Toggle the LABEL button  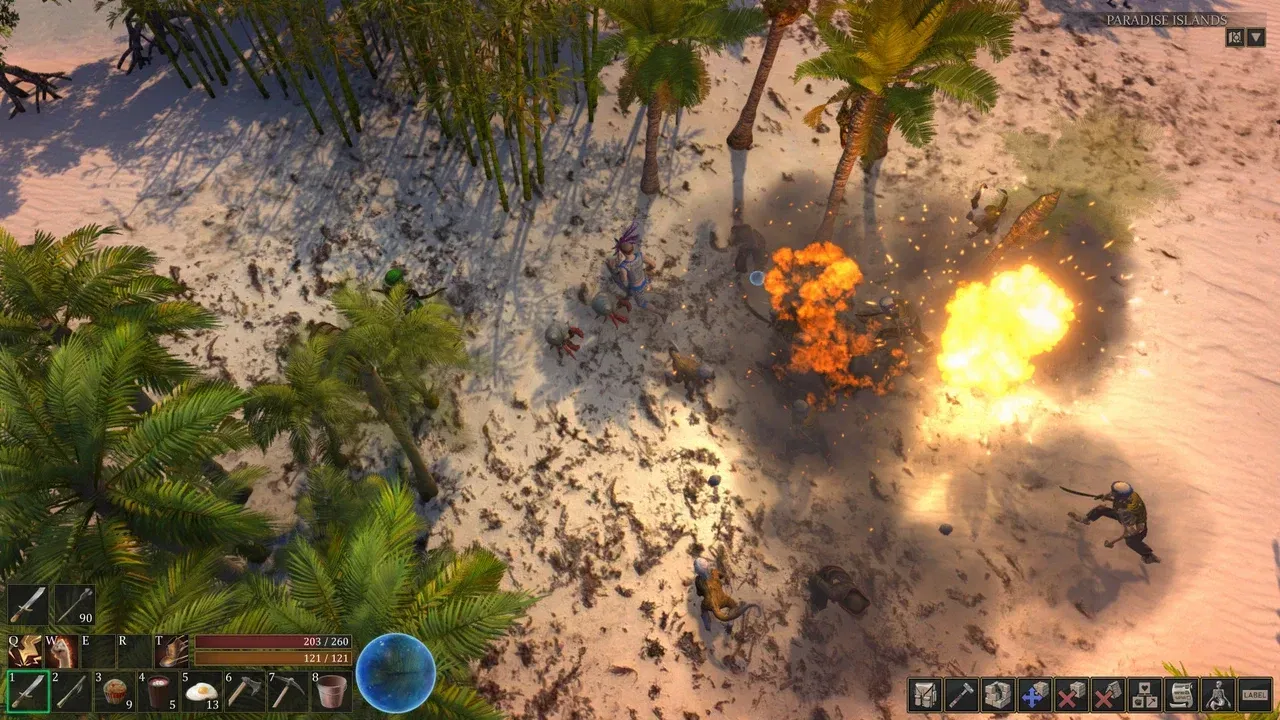(1256, 695)
